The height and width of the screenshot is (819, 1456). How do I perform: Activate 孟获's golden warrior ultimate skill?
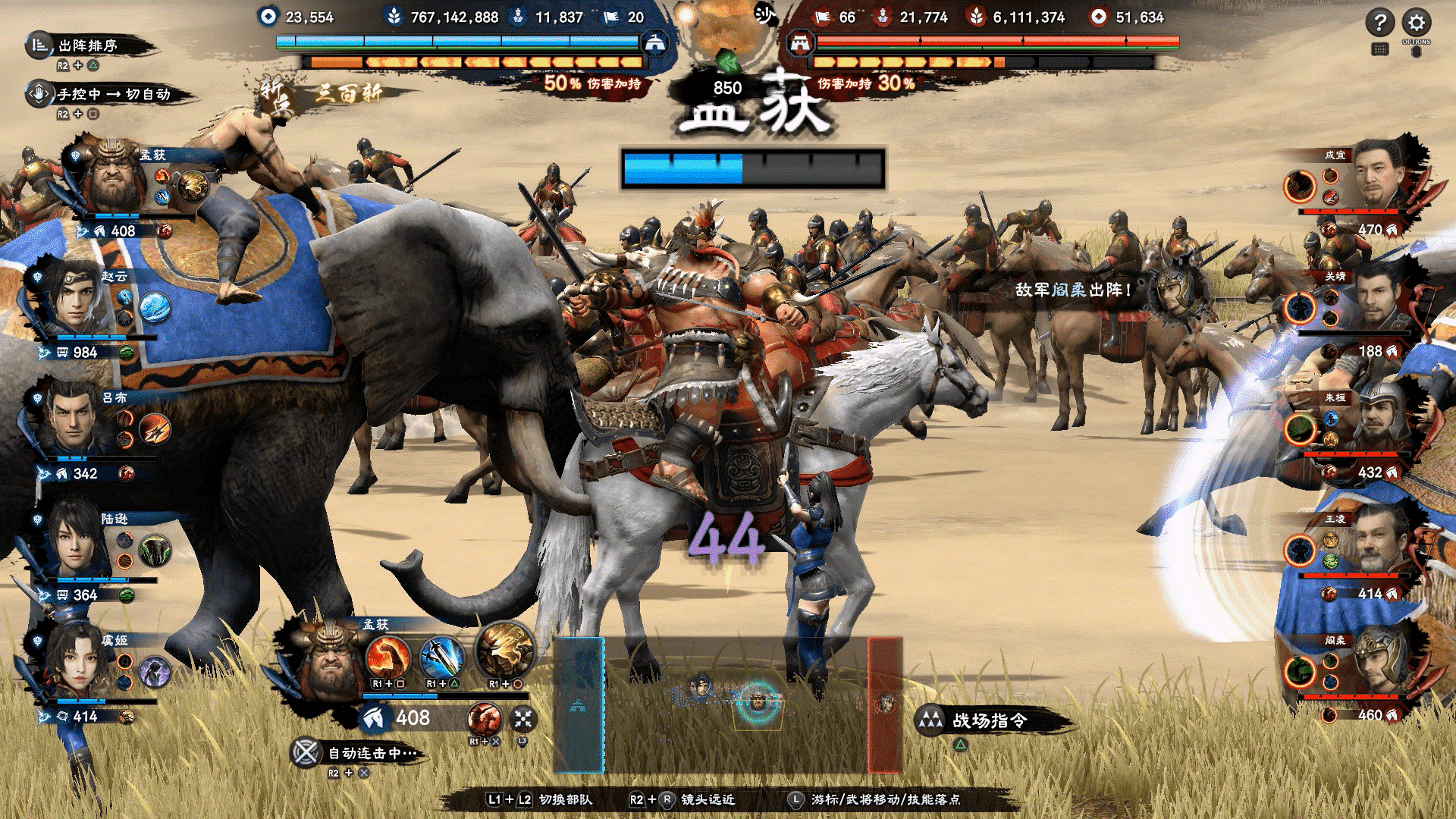505,651
